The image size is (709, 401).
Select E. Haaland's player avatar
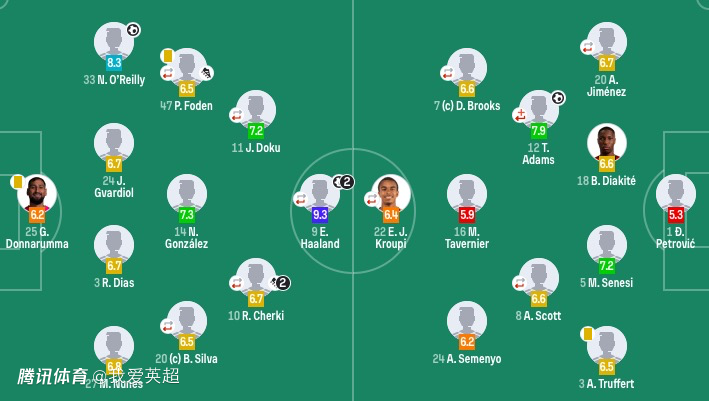click(320, 194)
